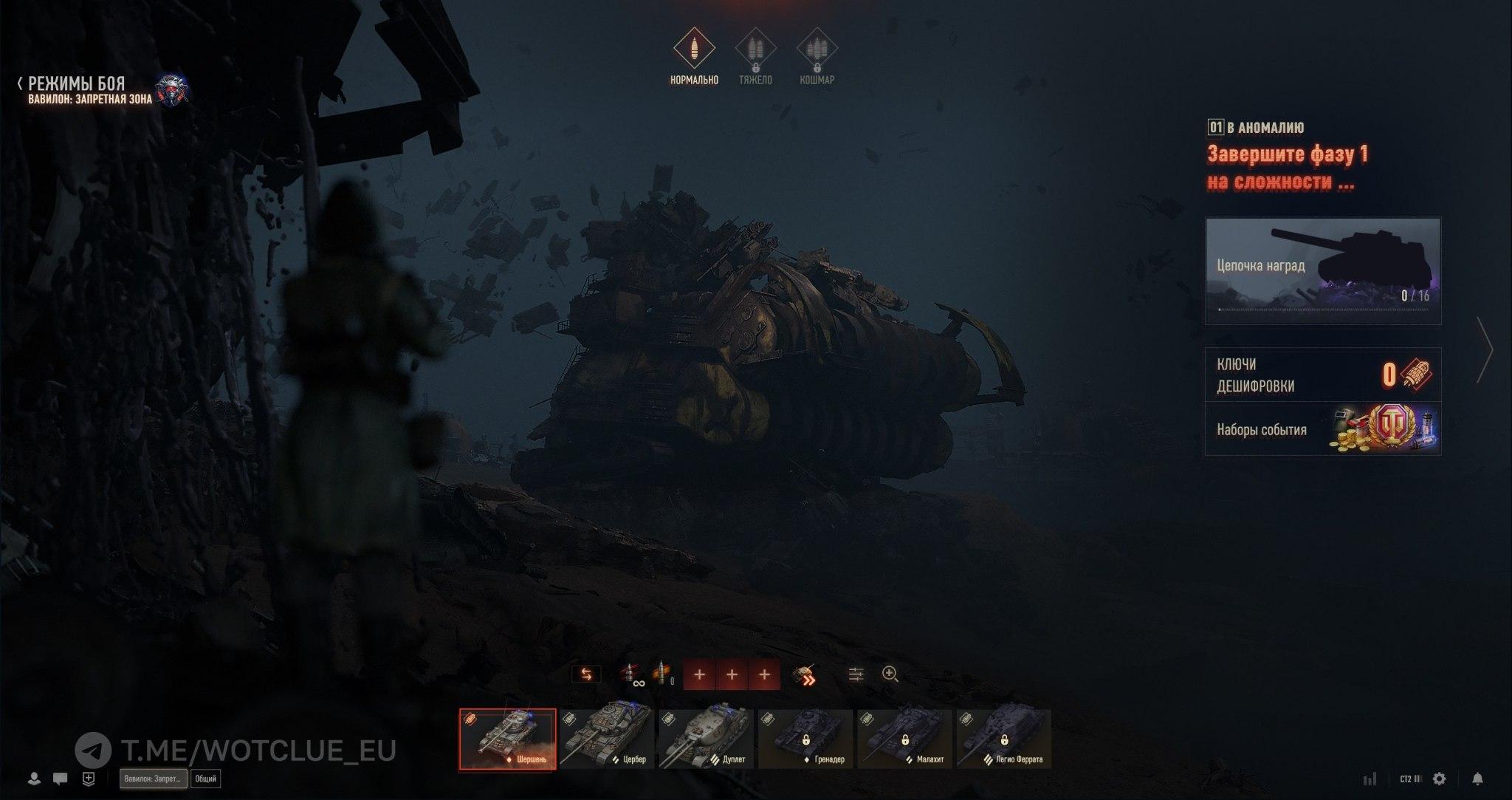The image size is (1512, 800).
Task: Open the game settings gear
Action: (1439, 779)
